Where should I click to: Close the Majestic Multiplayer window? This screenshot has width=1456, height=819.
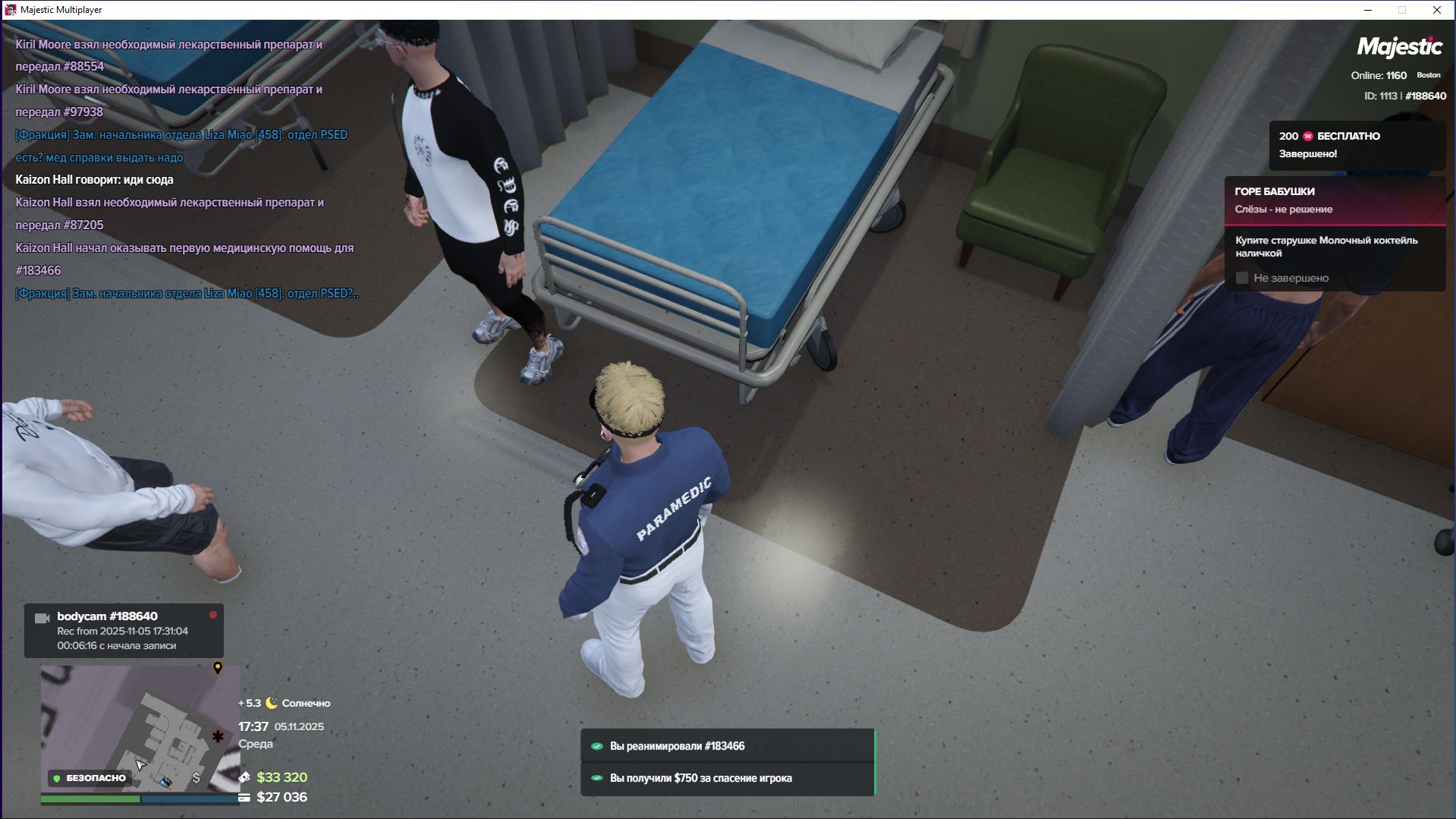pos(1436,10)
